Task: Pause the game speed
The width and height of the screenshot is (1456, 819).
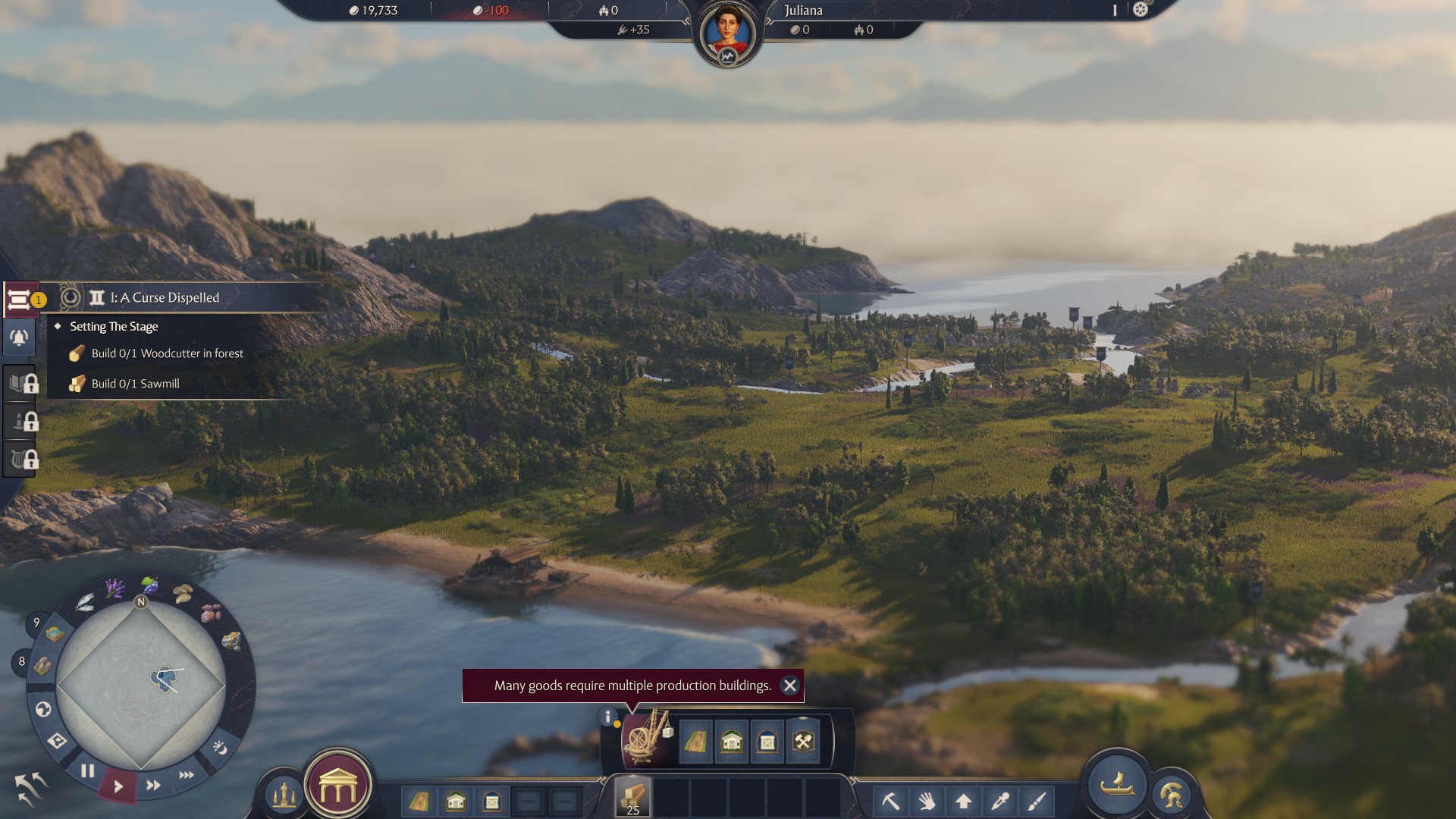Action: [x=88, y=771]
